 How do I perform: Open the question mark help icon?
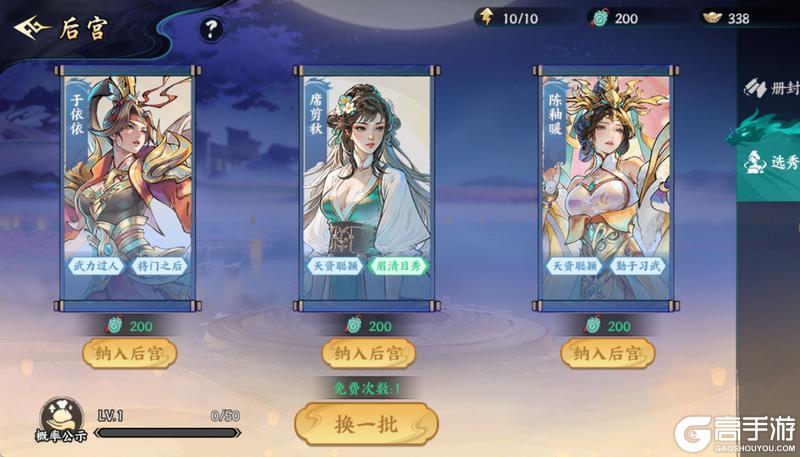[x=211, y=30]
